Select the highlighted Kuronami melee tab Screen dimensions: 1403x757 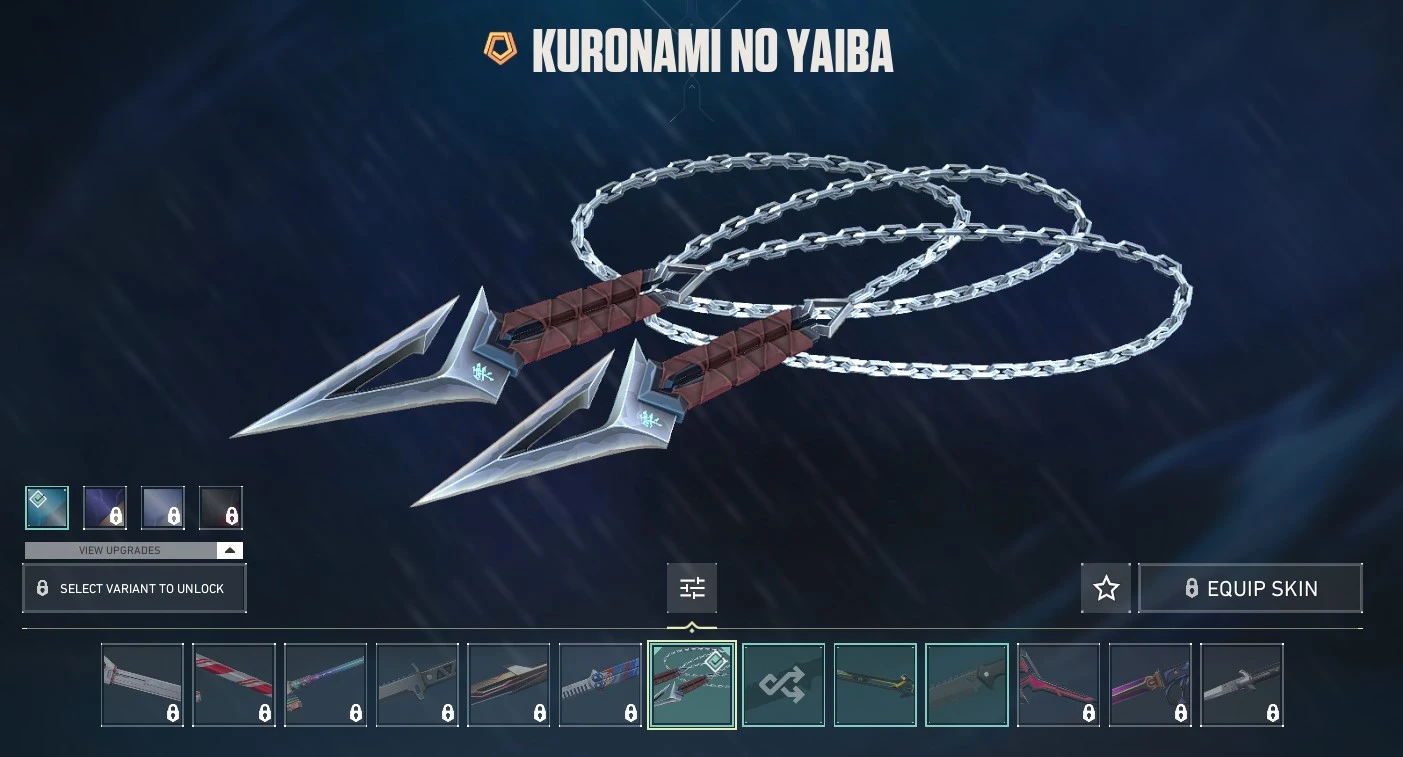(x=691, y=684)
